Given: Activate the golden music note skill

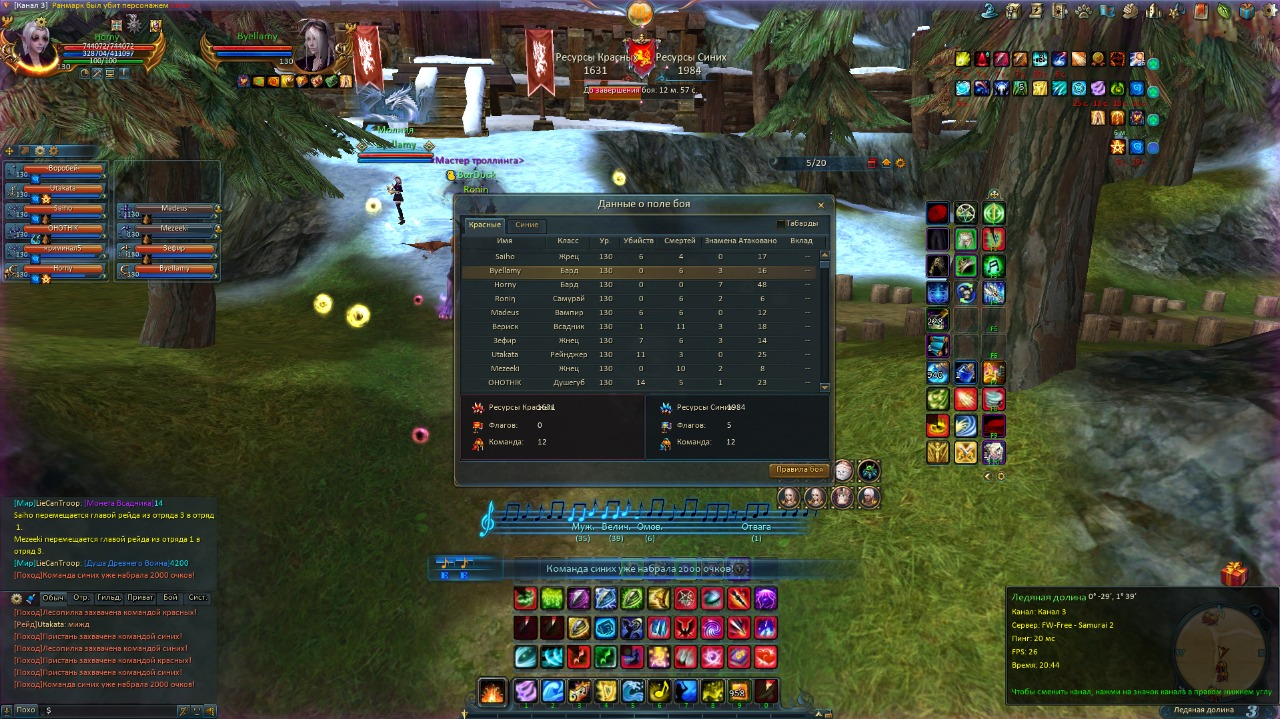Looking at the screenshot, I should point(659,691).
